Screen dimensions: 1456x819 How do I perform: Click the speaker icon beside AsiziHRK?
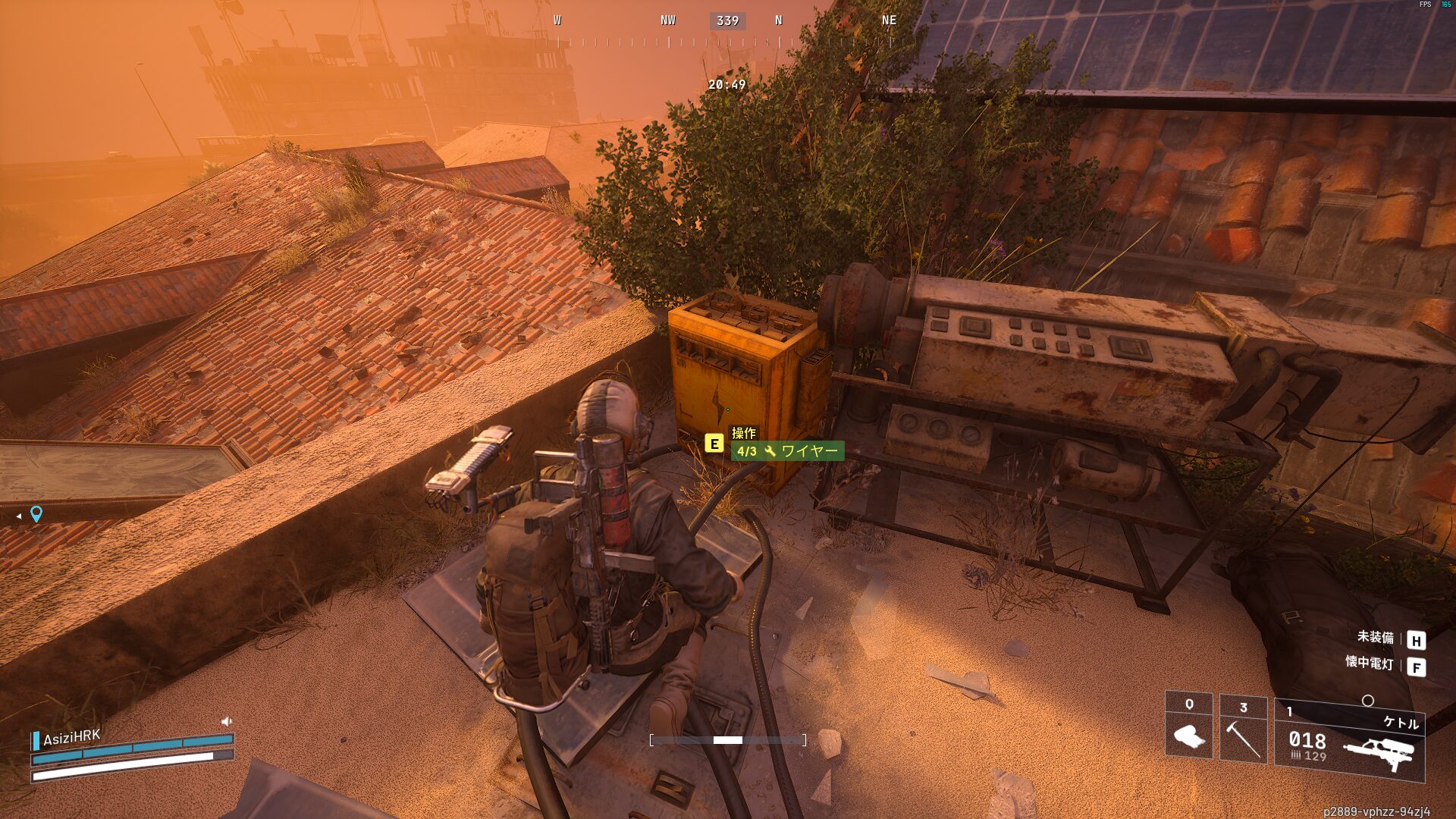(x=226, y=721)
